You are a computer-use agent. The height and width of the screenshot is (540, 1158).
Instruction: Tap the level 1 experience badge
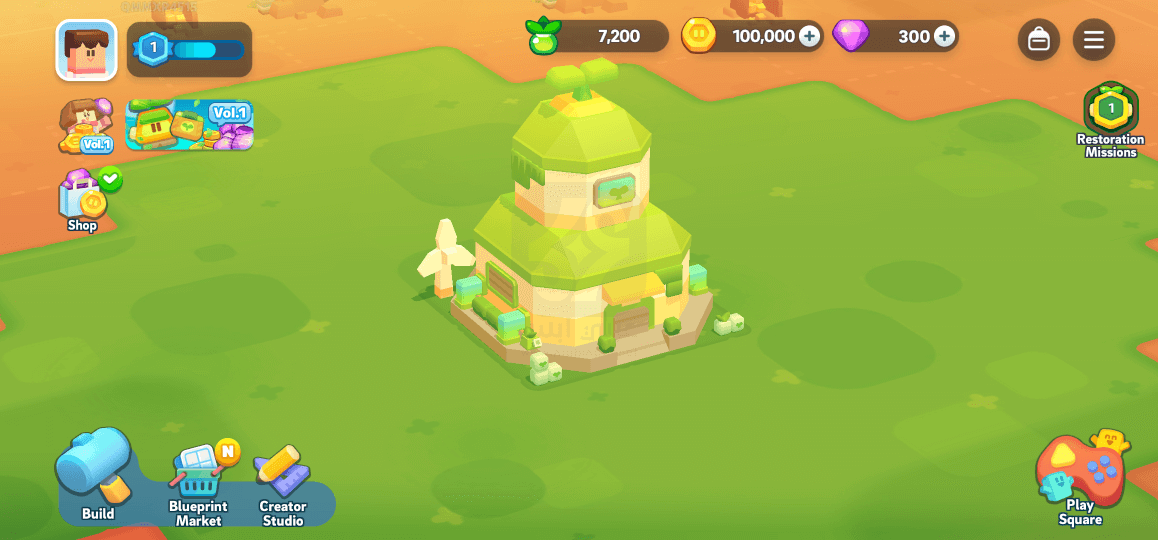(x=153, y=48)
